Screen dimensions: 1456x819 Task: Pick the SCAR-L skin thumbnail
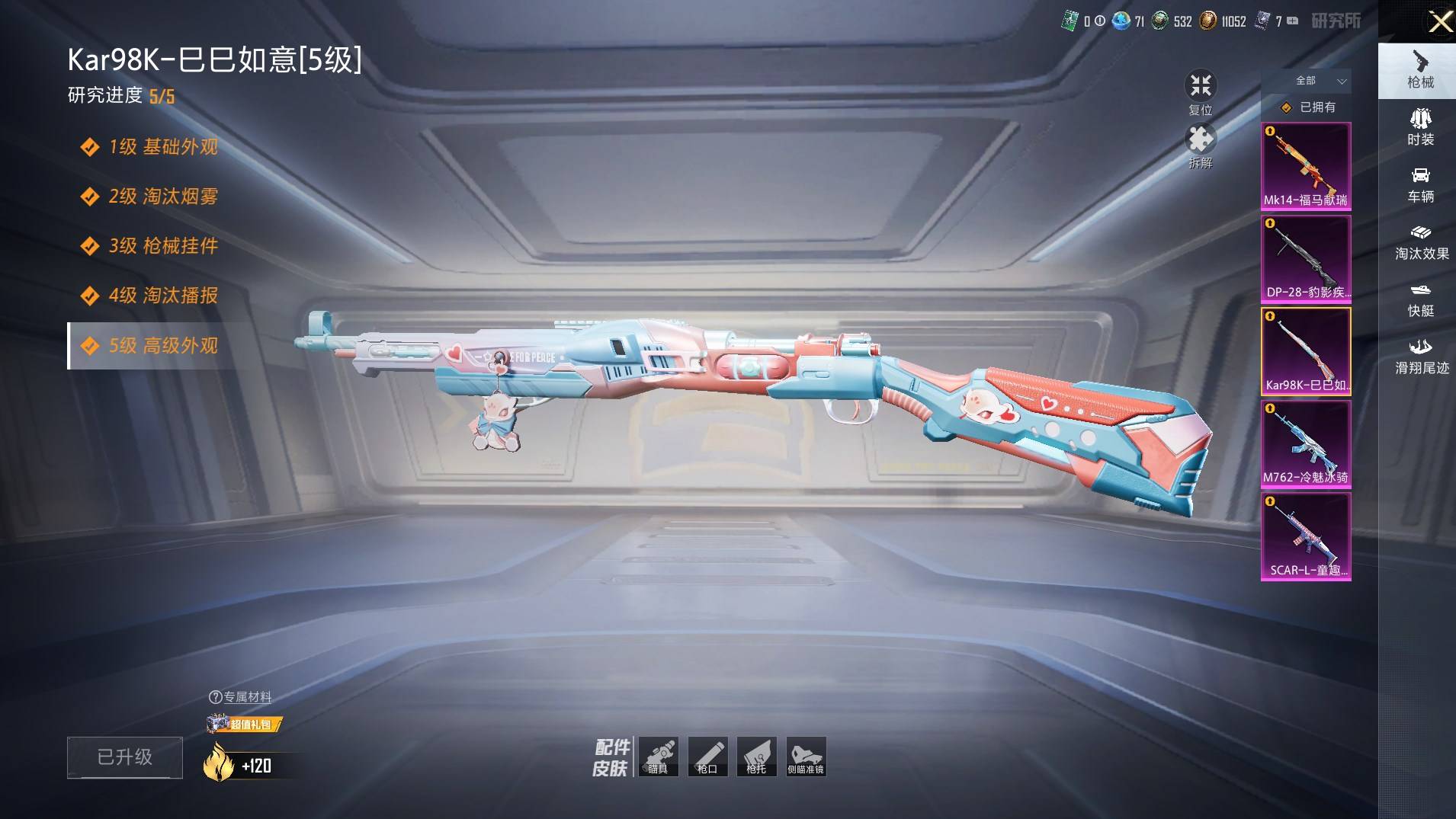[1306, 536]
